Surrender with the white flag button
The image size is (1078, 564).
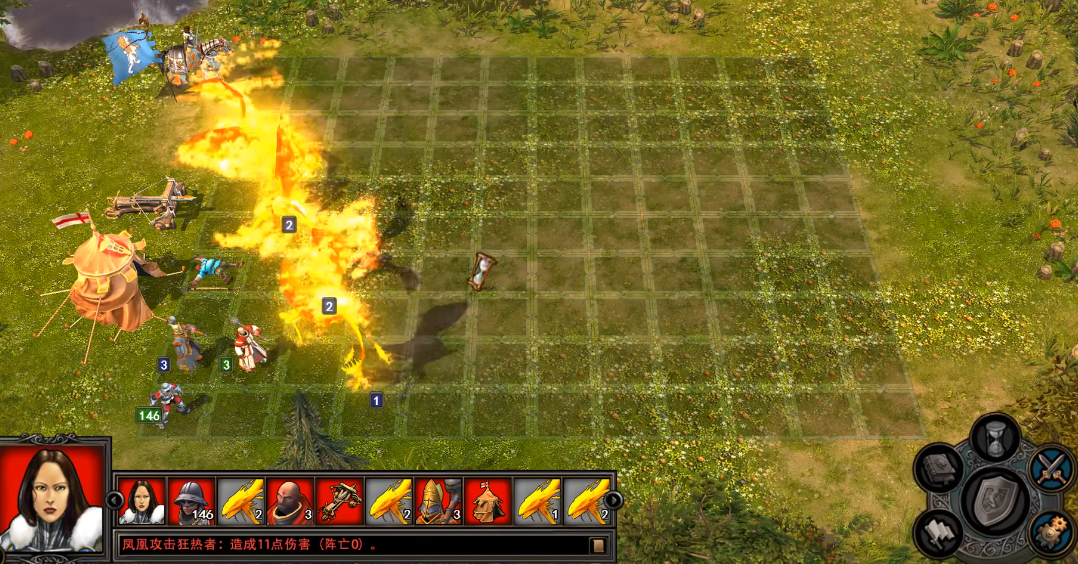[941, 531]
